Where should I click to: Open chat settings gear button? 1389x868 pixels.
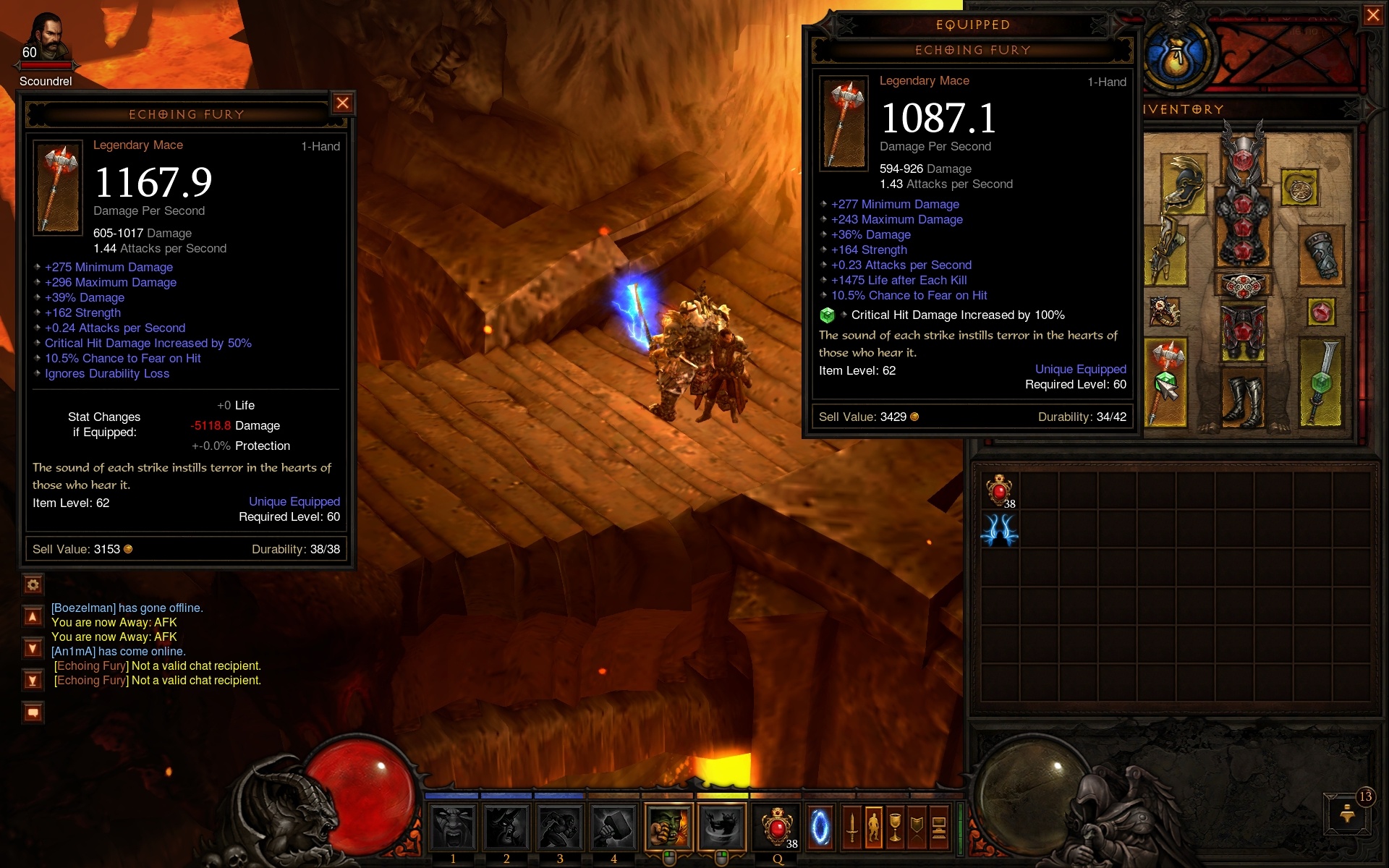tap(33, 584)
